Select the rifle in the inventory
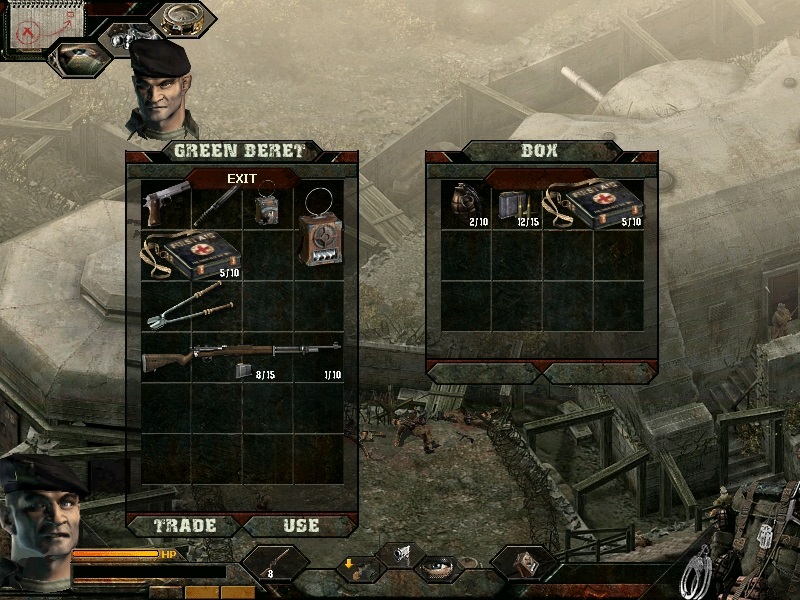Screen dimensions: 800x600 coord(240,356)
